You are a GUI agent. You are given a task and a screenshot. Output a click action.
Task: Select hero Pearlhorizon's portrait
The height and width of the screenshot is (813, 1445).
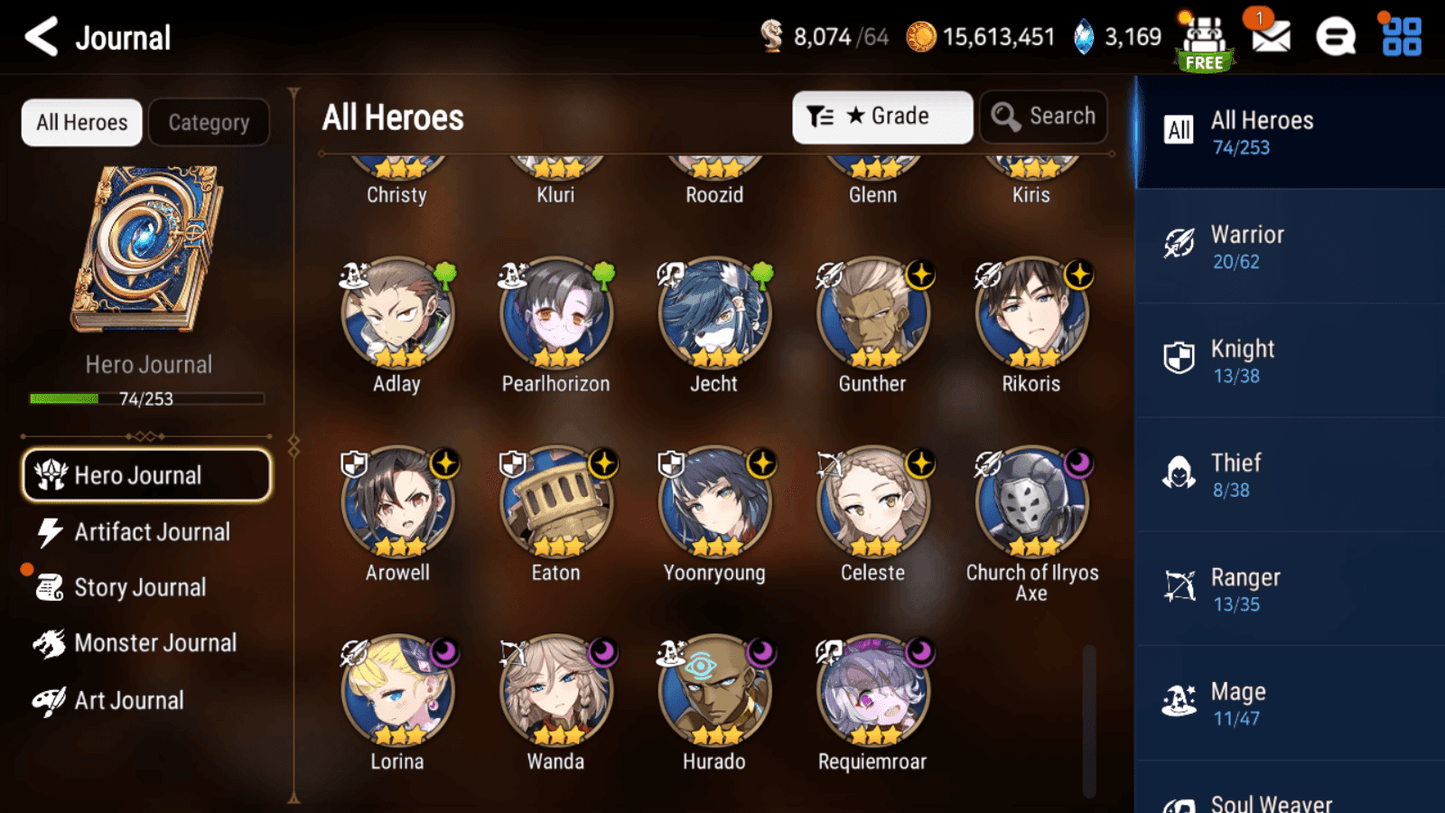[x=556, y=315]
